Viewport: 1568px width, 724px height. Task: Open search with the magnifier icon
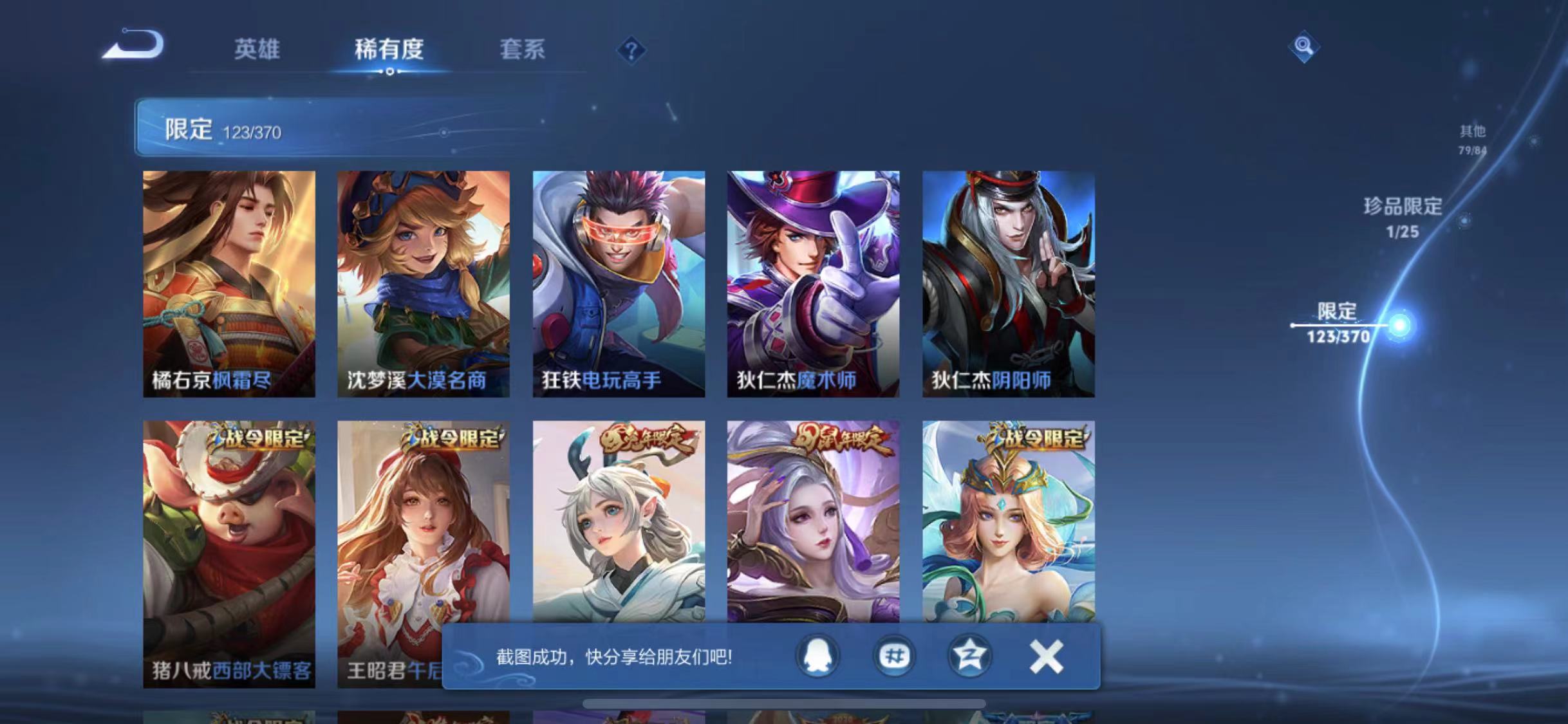click(x=1303, y=46)
